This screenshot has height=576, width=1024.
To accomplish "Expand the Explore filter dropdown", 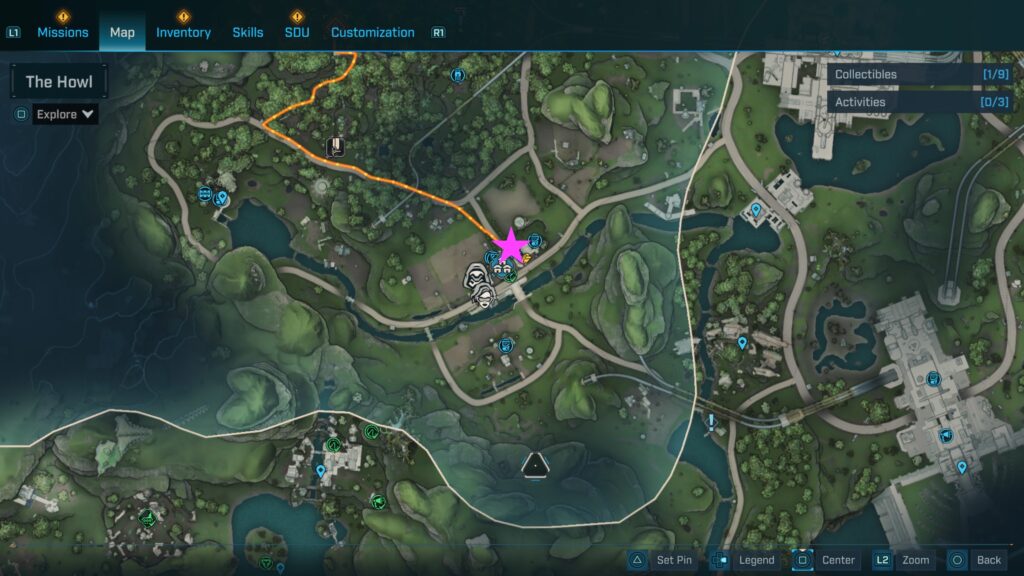I will tap(65, 114).
